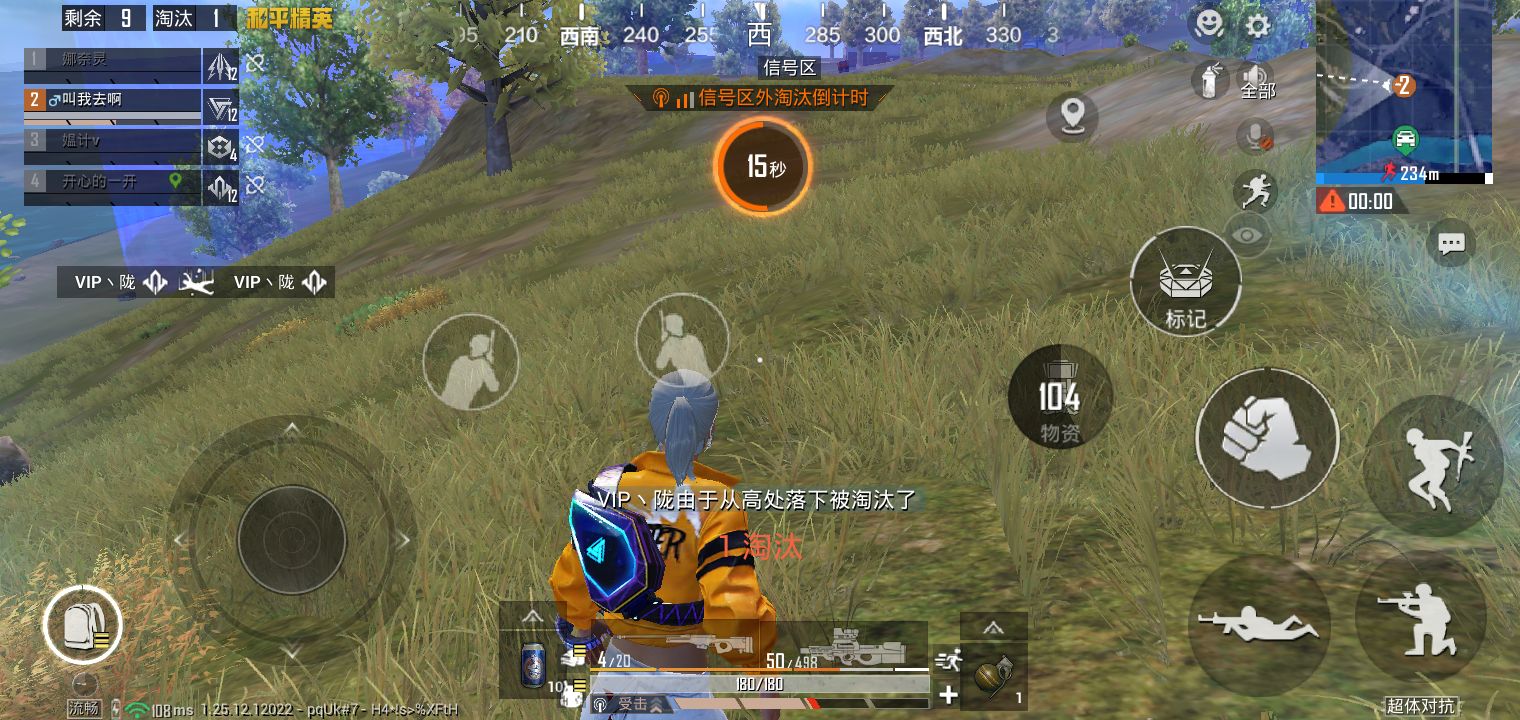
Task: Expand the chevron above the grenade slot
Action: (x=994, y=626)
